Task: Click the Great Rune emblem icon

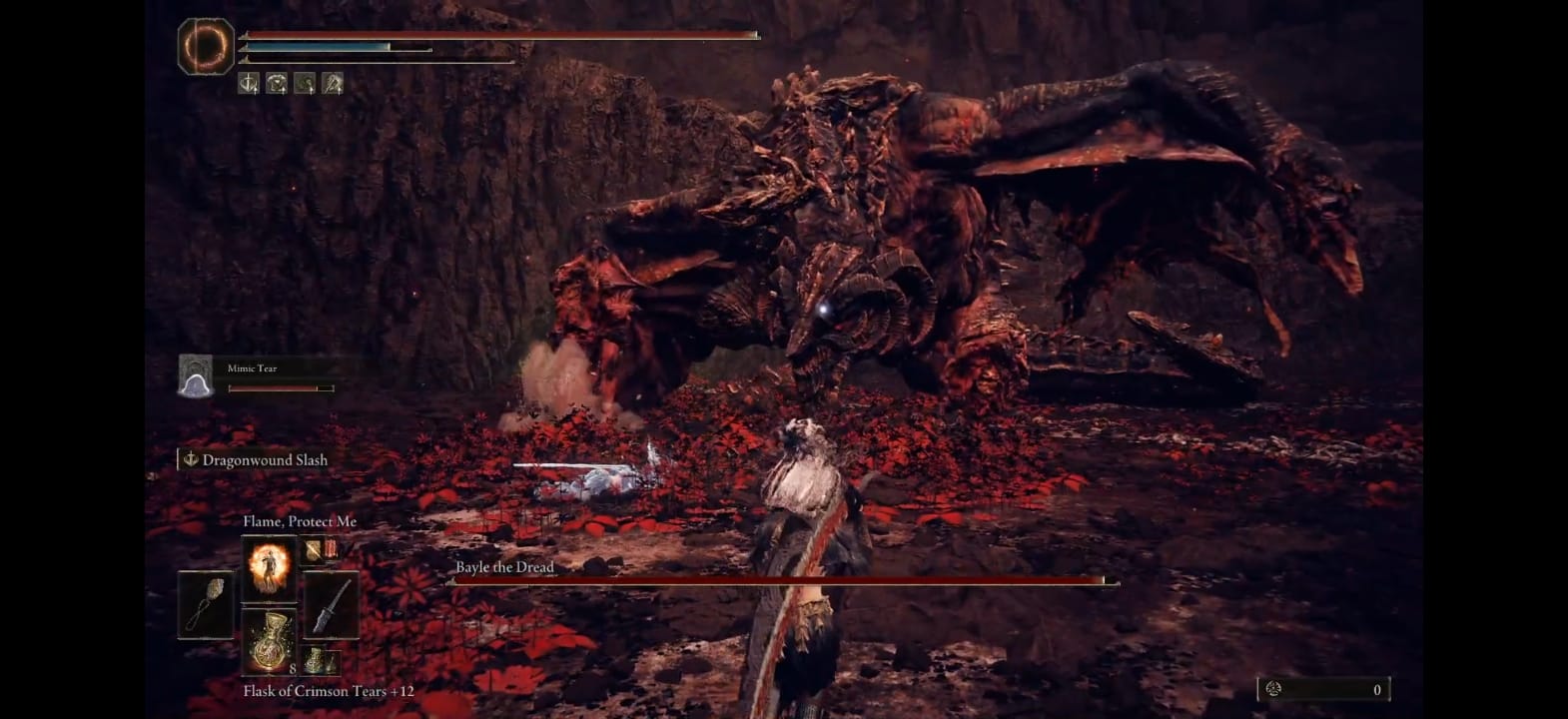Action: 206,45
